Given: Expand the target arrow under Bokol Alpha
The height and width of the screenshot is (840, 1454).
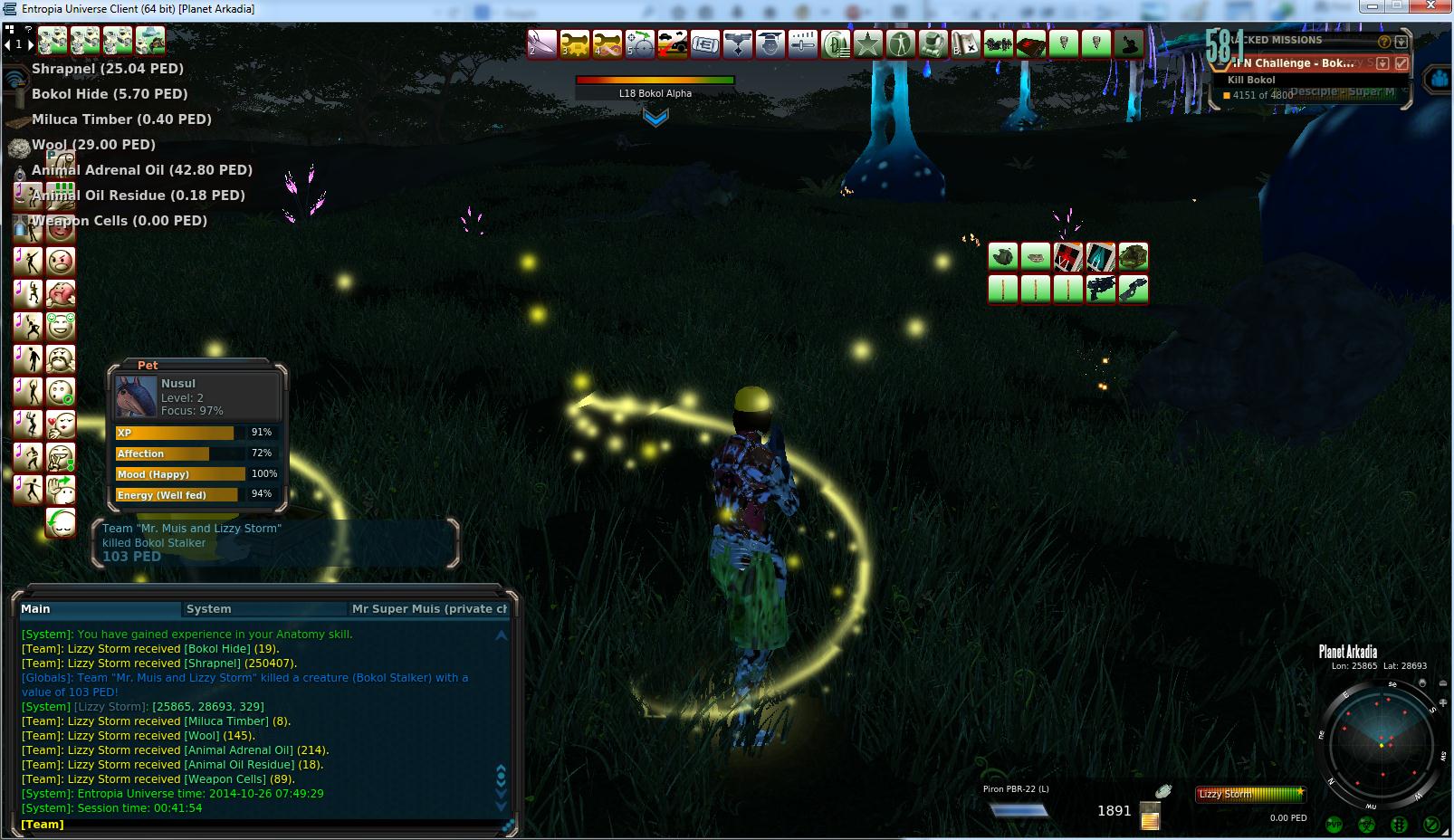Looking at the screenshot, I should 655,118.
